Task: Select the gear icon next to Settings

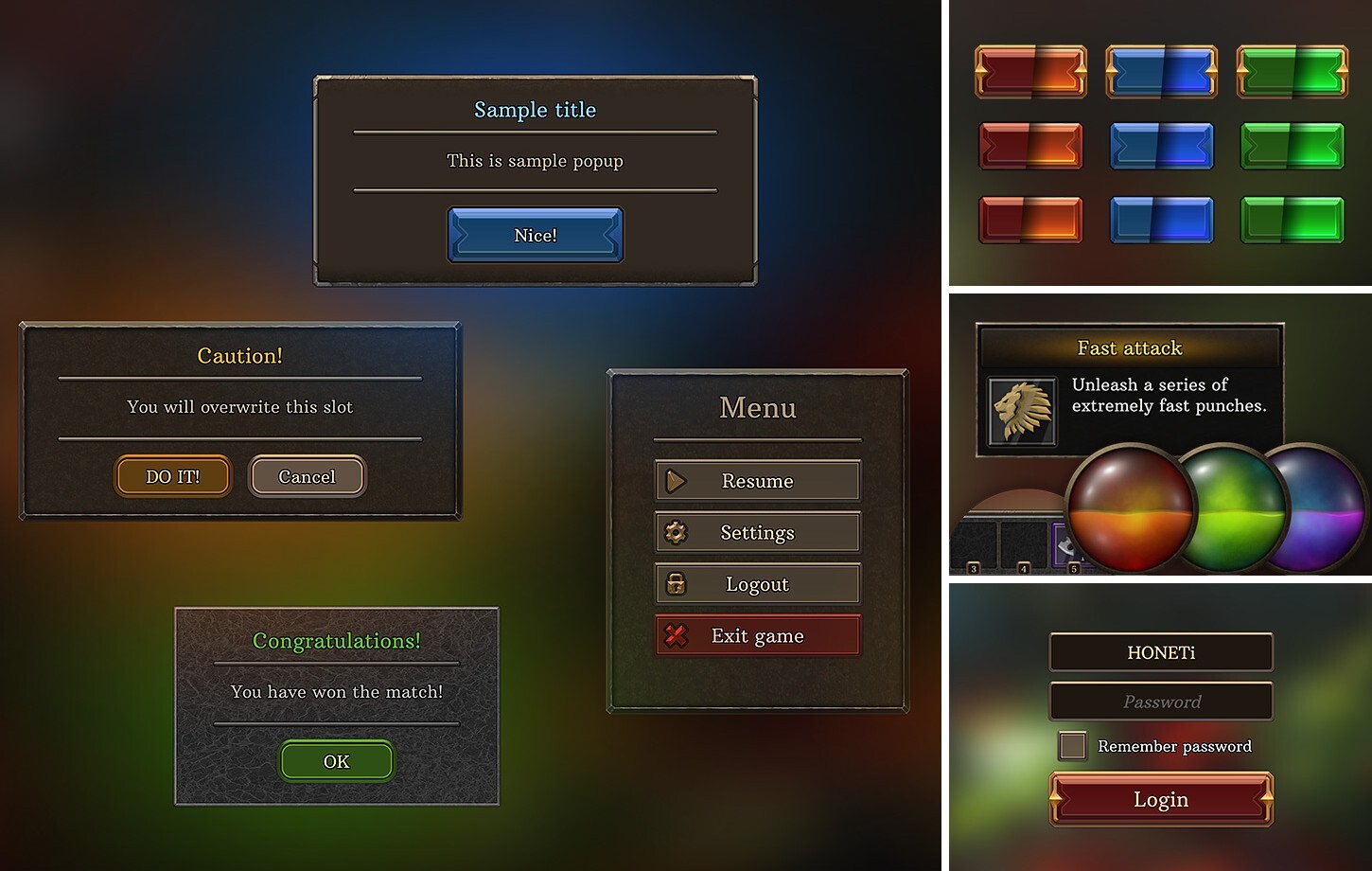Action: tap(676, 532)
